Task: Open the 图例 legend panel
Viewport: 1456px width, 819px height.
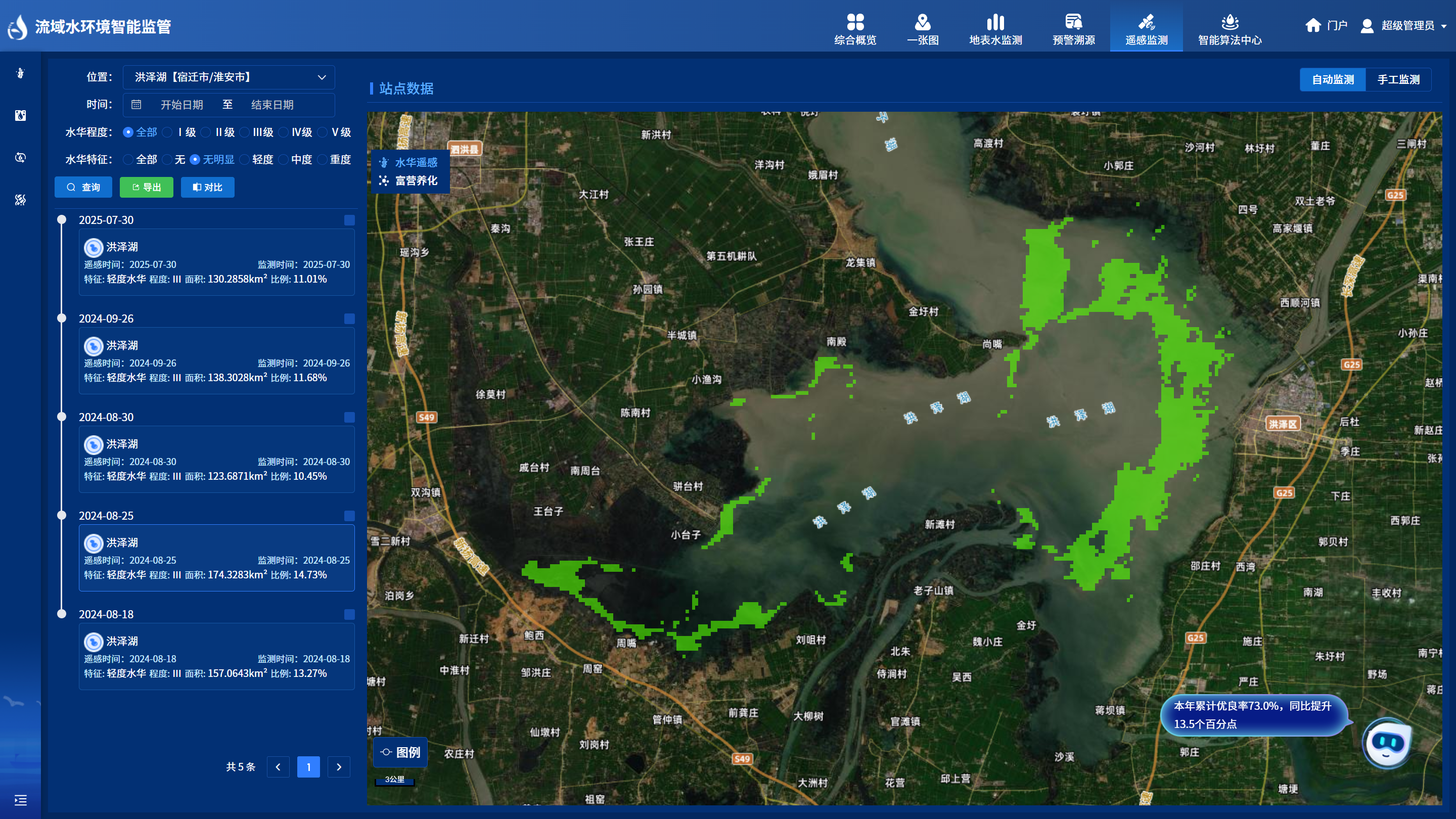Action: coord(400,752)
